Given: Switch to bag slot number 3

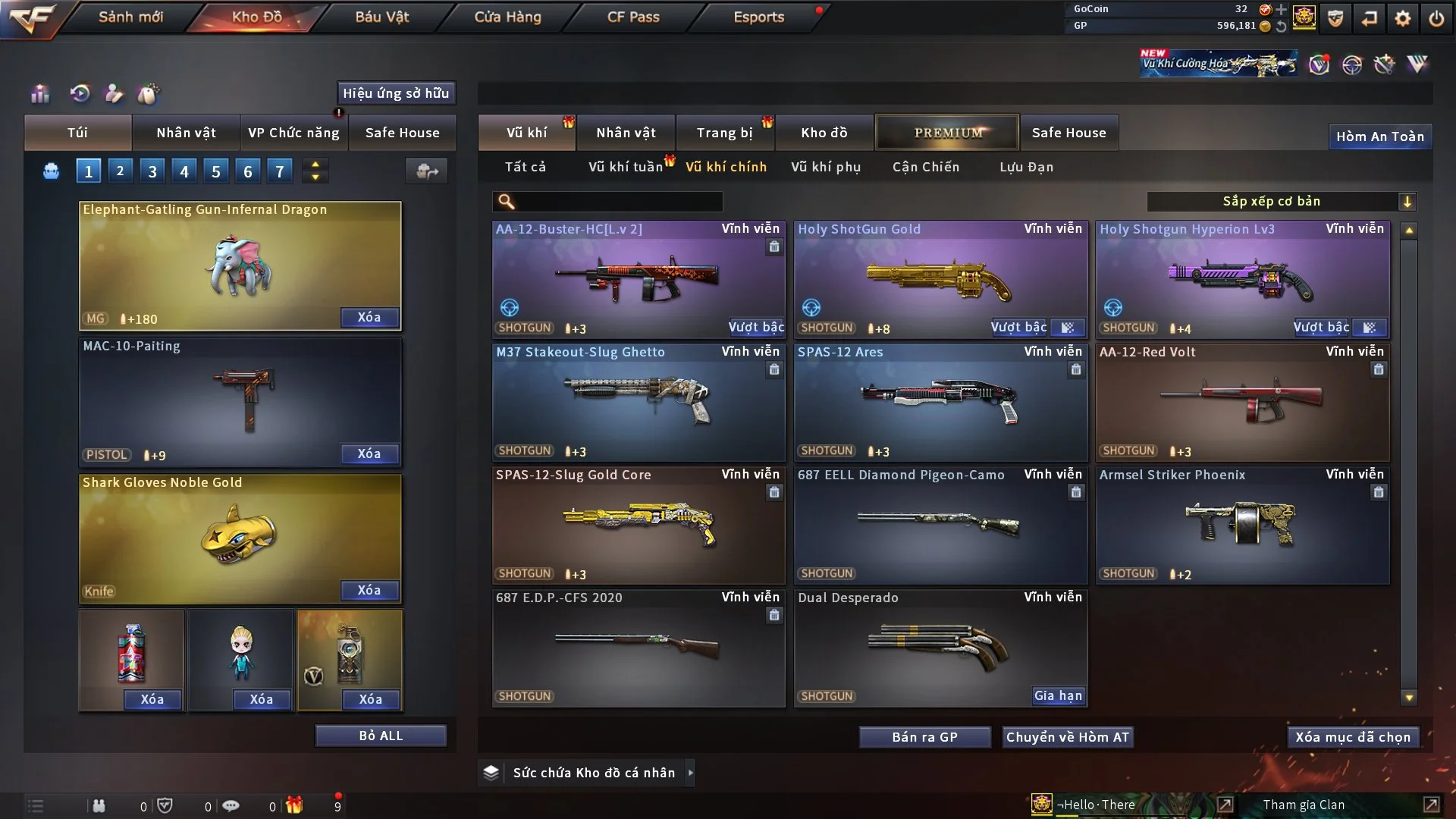Looking at the screenshot, I should tap(152, 171).
